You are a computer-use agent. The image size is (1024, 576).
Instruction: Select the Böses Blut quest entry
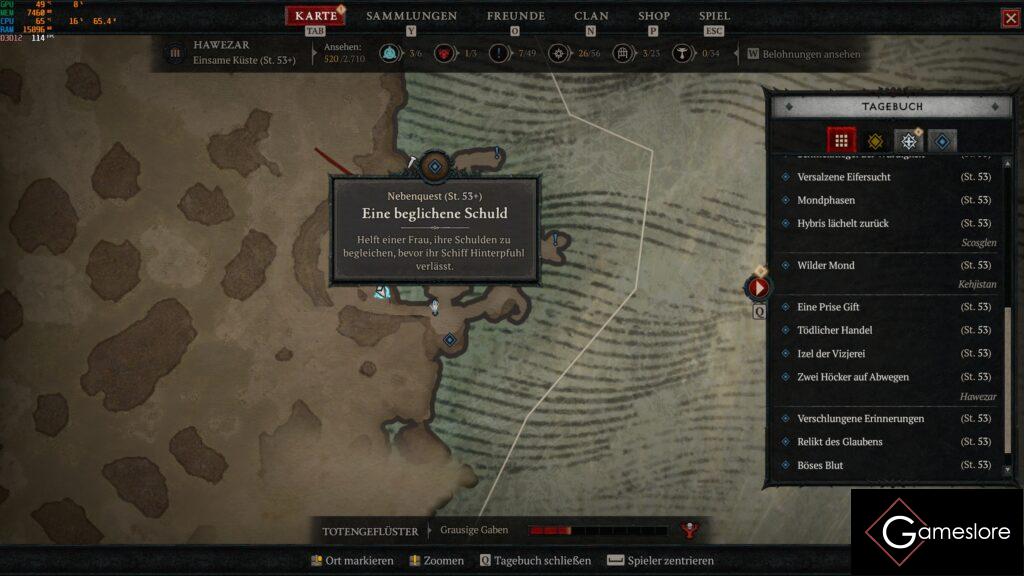click(819, 465)
